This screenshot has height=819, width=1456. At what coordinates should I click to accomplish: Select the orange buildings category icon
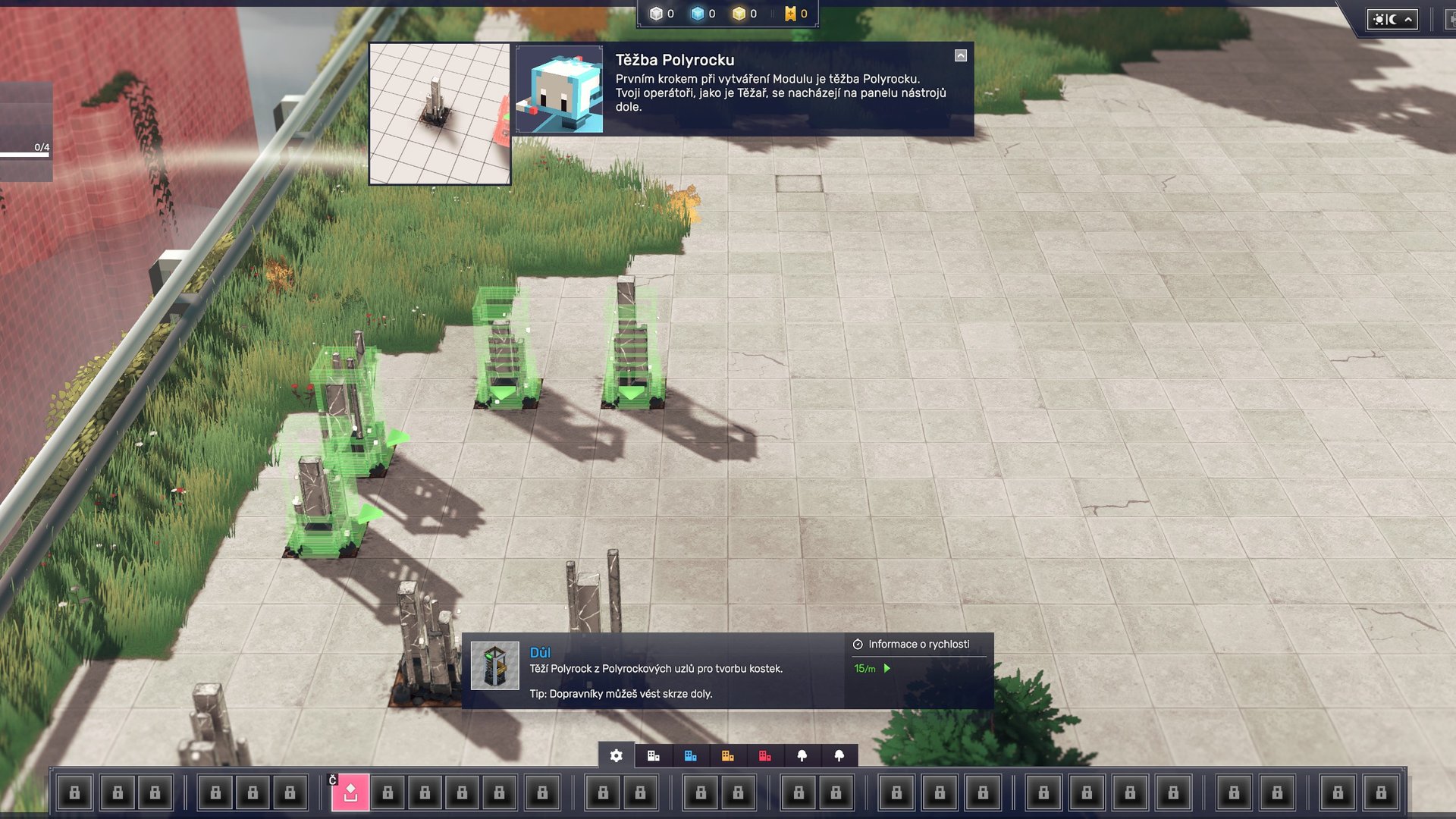[728, 755]
